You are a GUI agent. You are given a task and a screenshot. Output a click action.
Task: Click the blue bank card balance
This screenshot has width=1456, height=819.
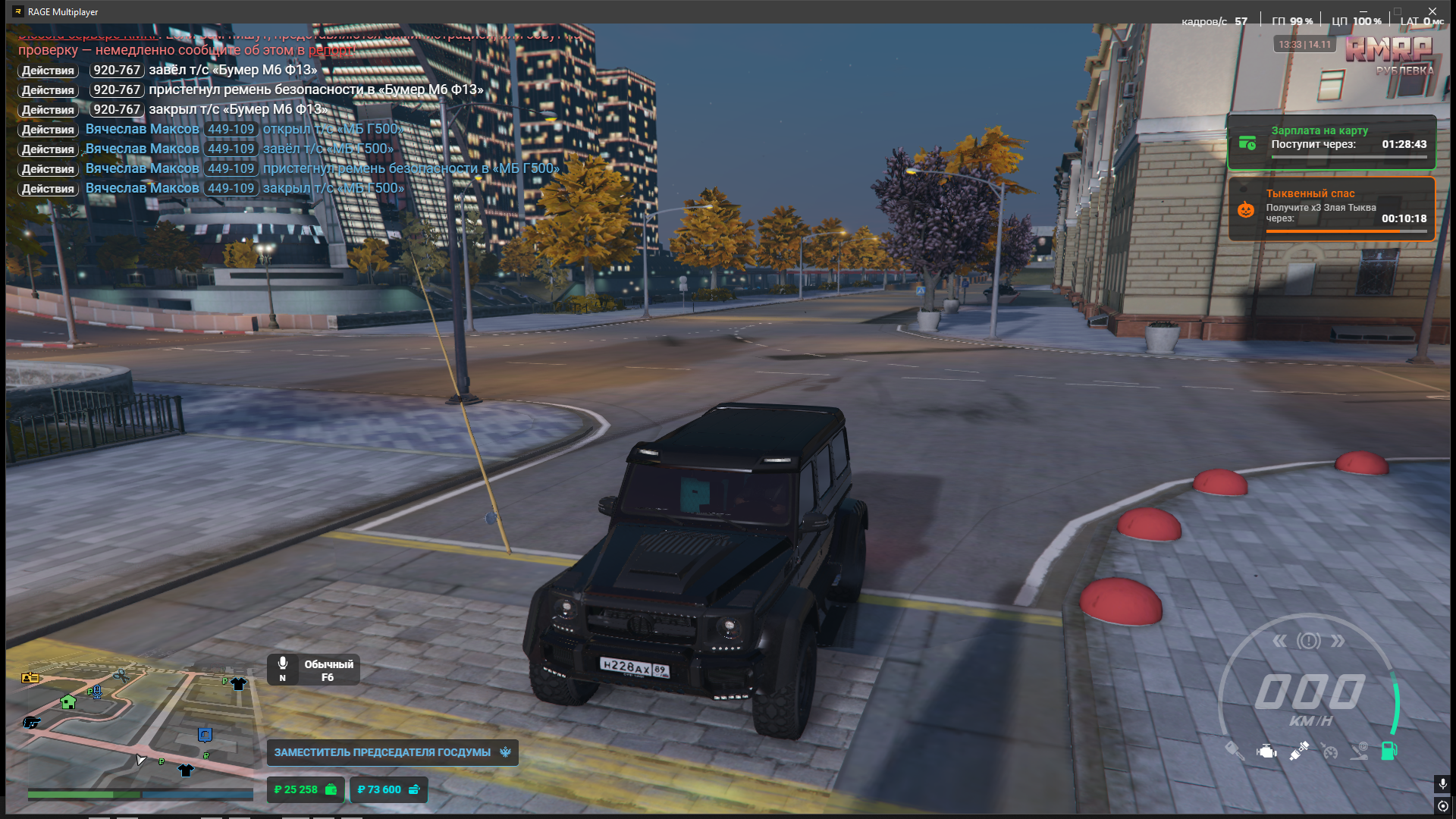(388, 789)
